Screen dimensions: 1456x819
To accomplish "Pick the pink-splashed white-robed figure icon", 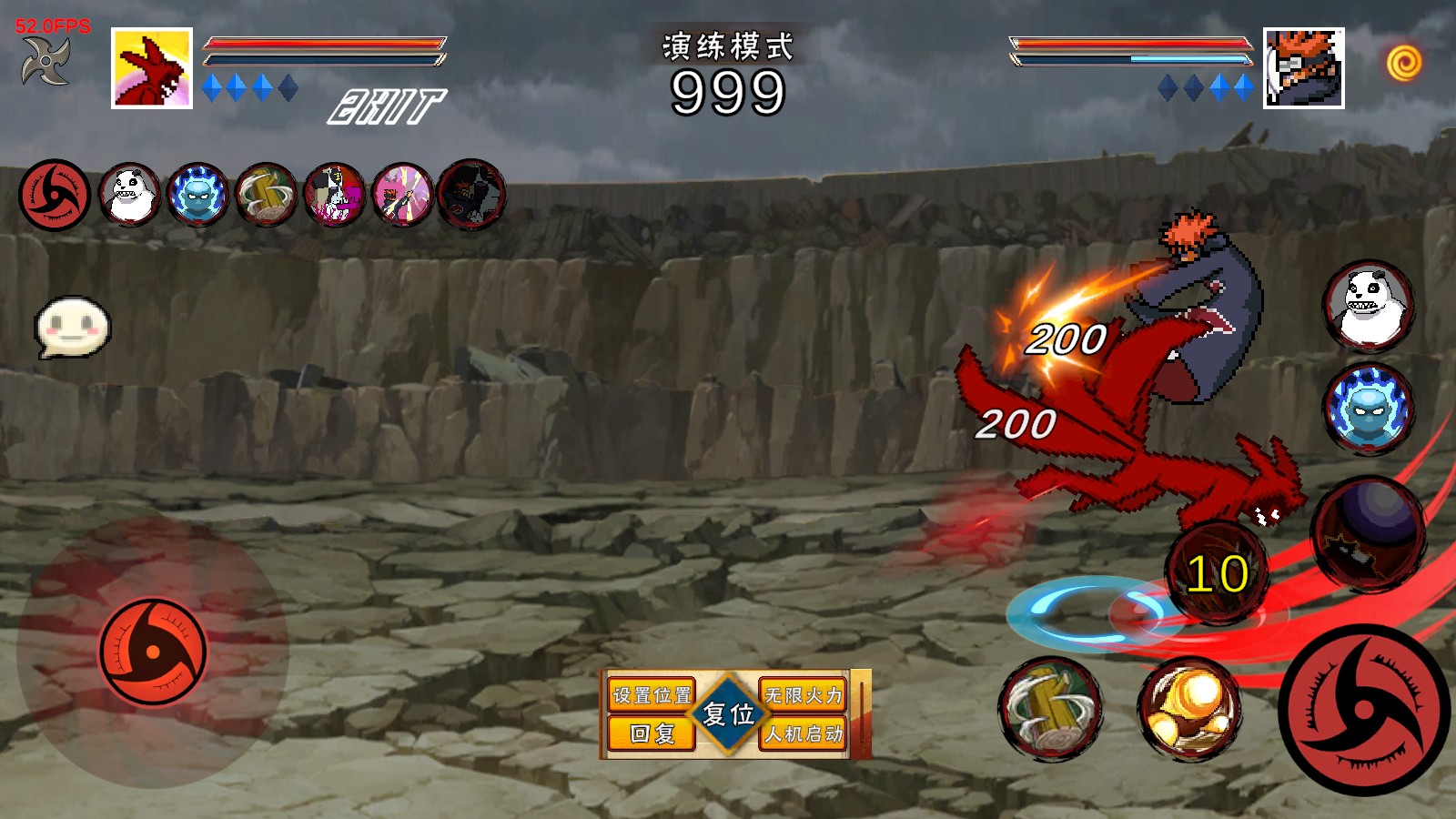I will 334,195.
